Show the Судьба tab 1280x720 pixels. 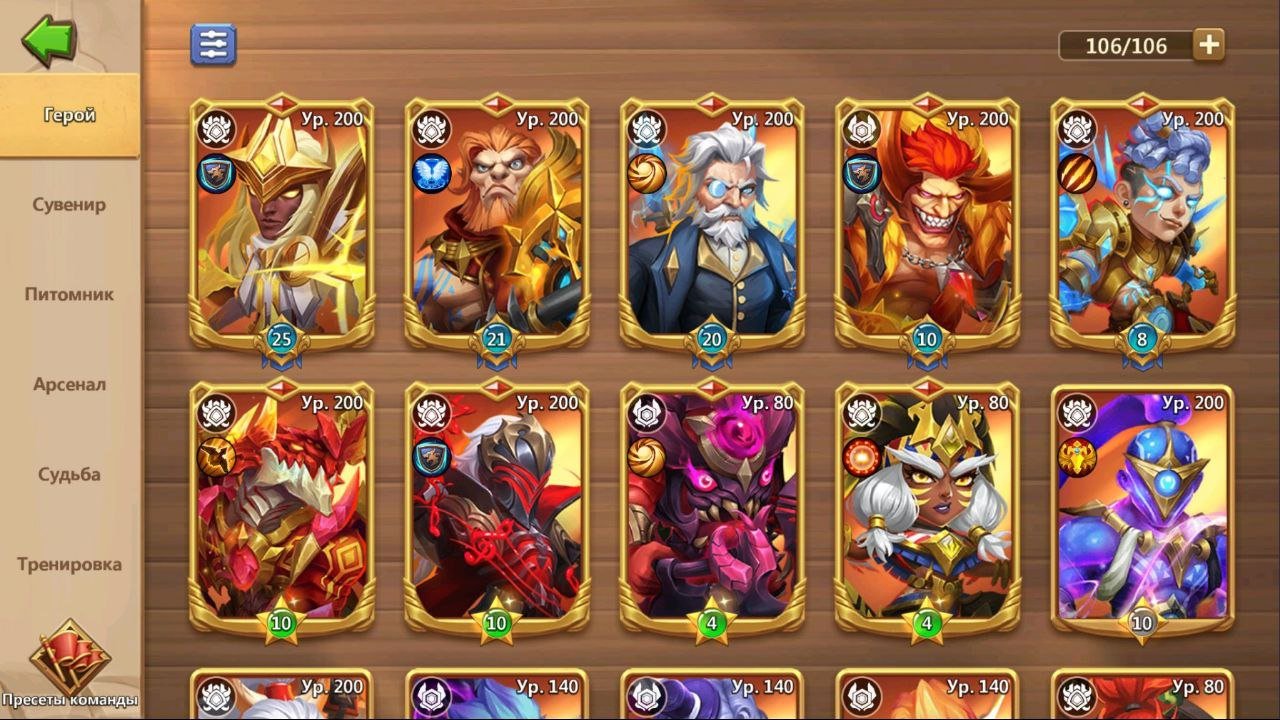pos(70,475)
